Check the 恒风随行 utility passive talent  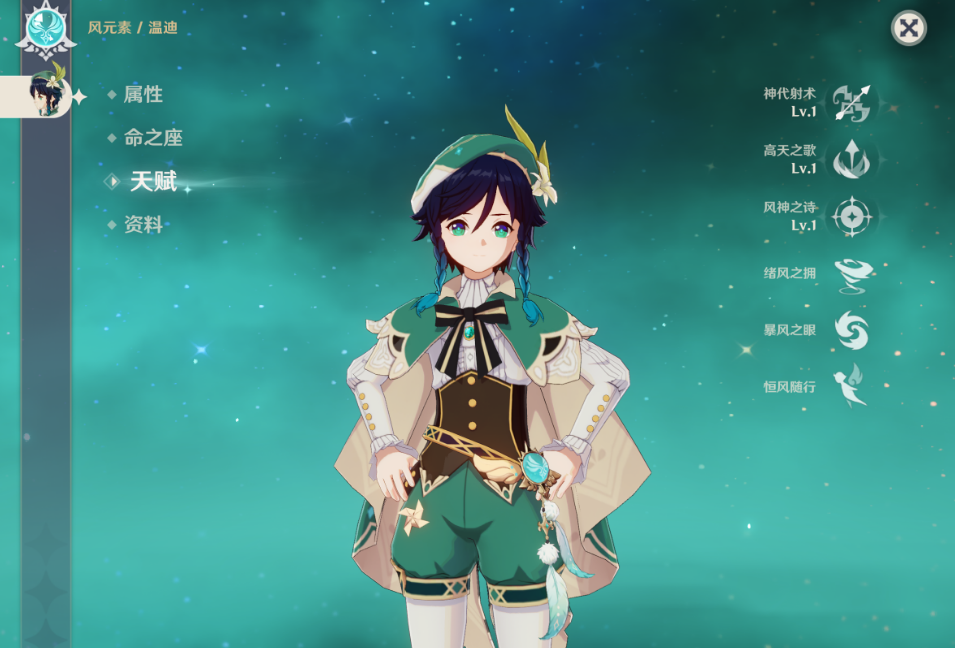pos(852,387)
